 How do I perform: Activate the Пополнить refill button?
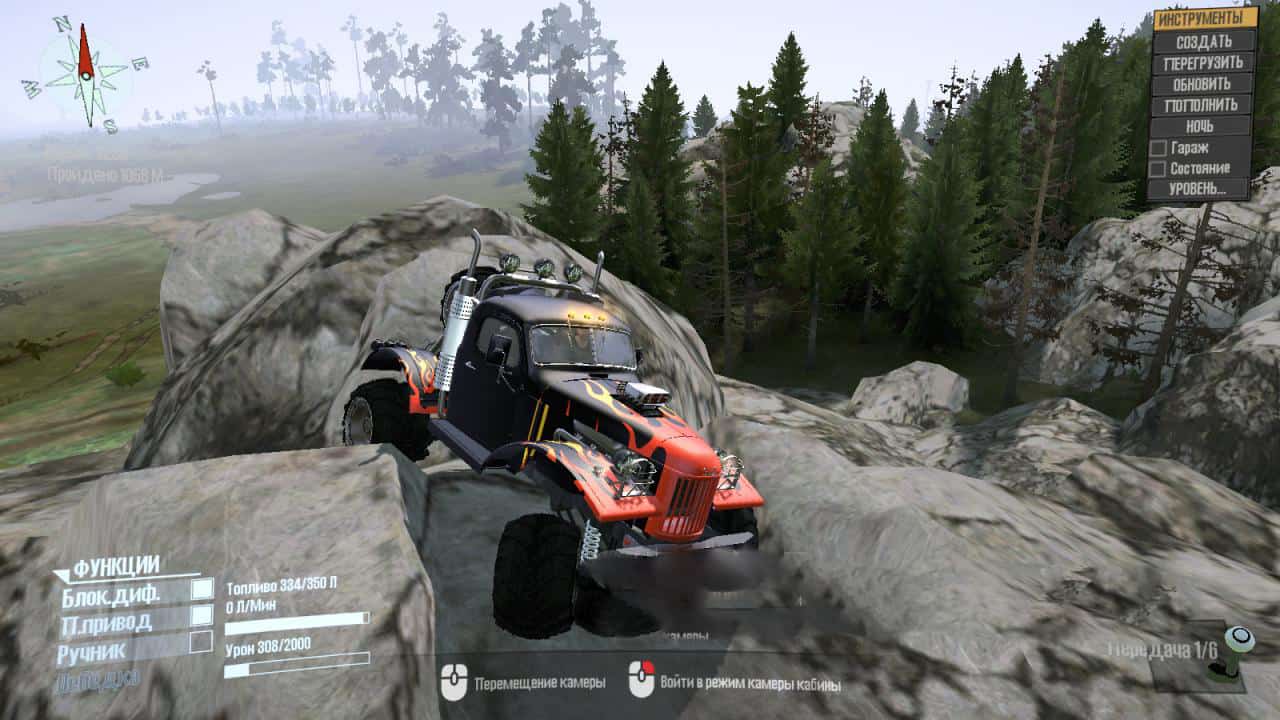click(x=1203, y=105)
